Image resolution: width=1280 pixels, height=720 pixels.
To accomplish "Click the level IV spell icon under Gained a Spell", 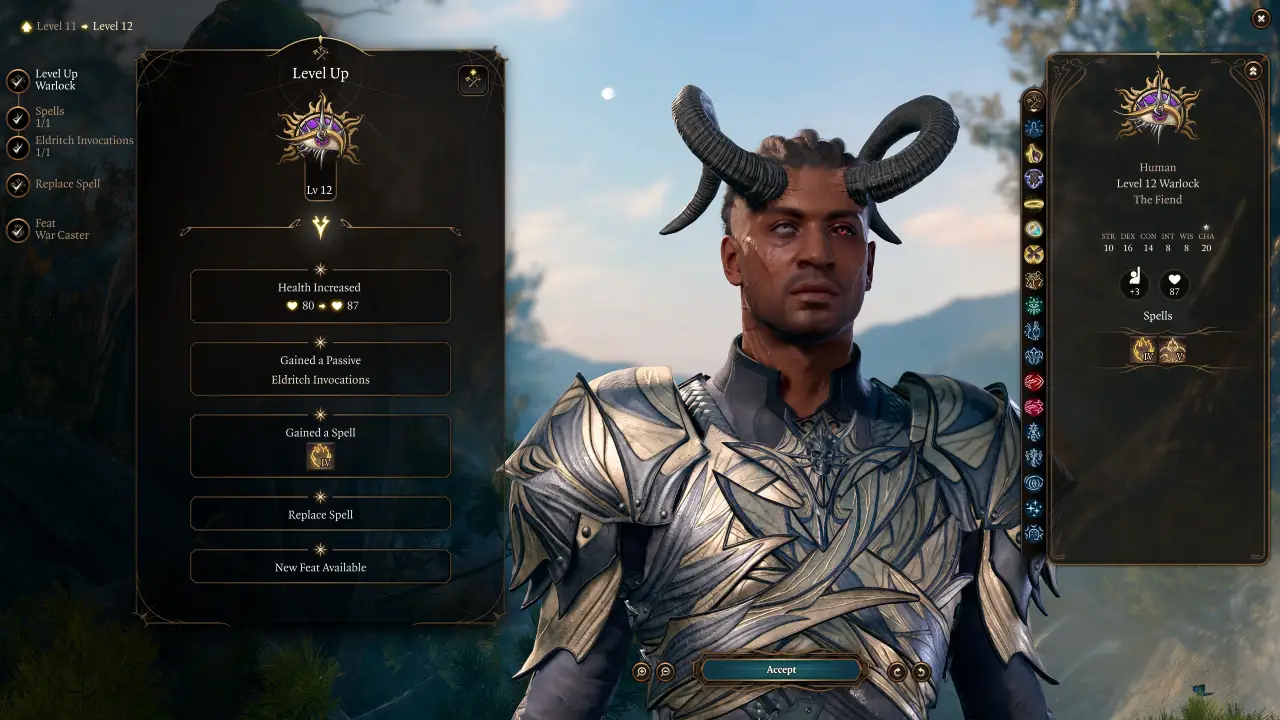I will click(x=320, y=458).
